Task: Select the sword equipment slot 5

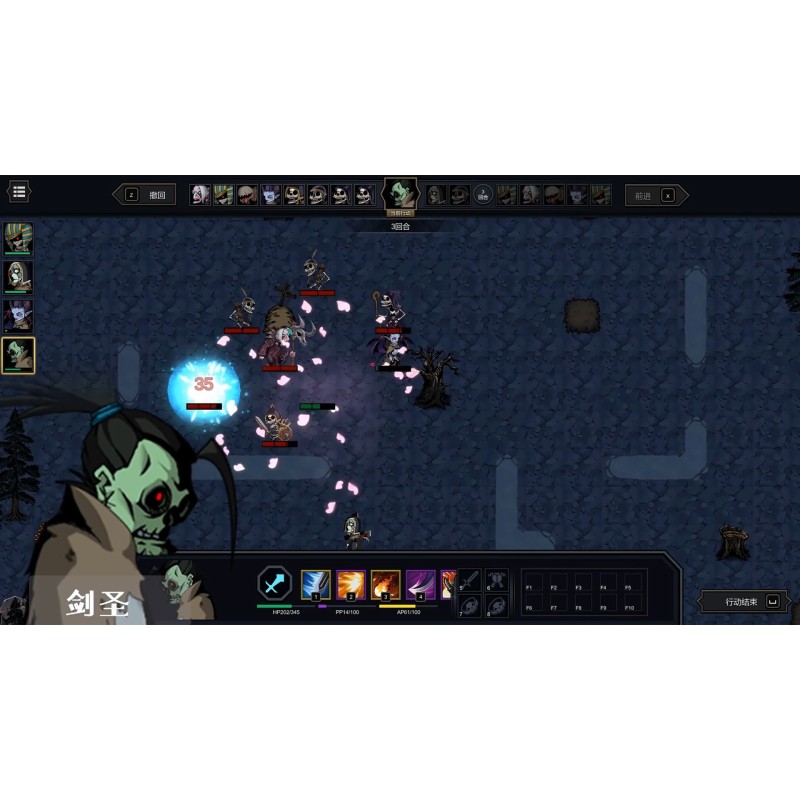Action: pyautogui.click(x=469, y=580)
